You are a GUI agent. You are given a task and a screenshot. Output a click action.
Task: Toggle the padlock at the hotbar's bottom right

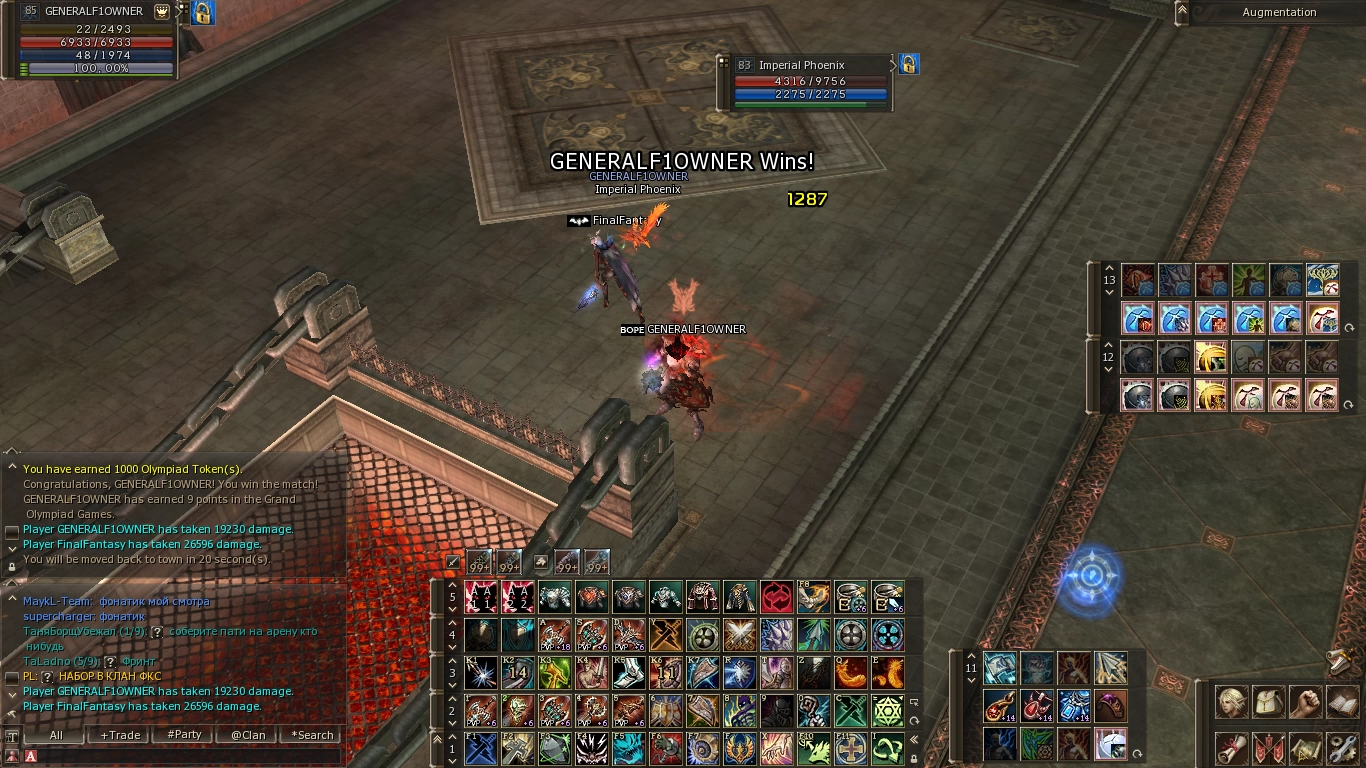916,760
